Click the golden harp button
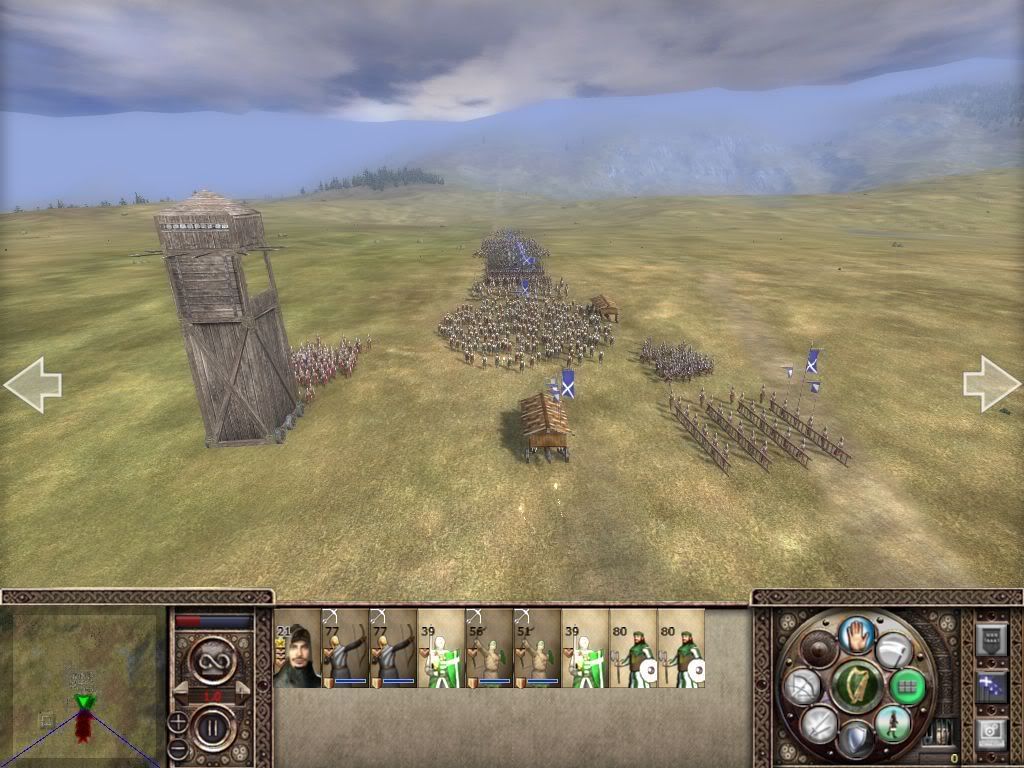 (857, 686)
